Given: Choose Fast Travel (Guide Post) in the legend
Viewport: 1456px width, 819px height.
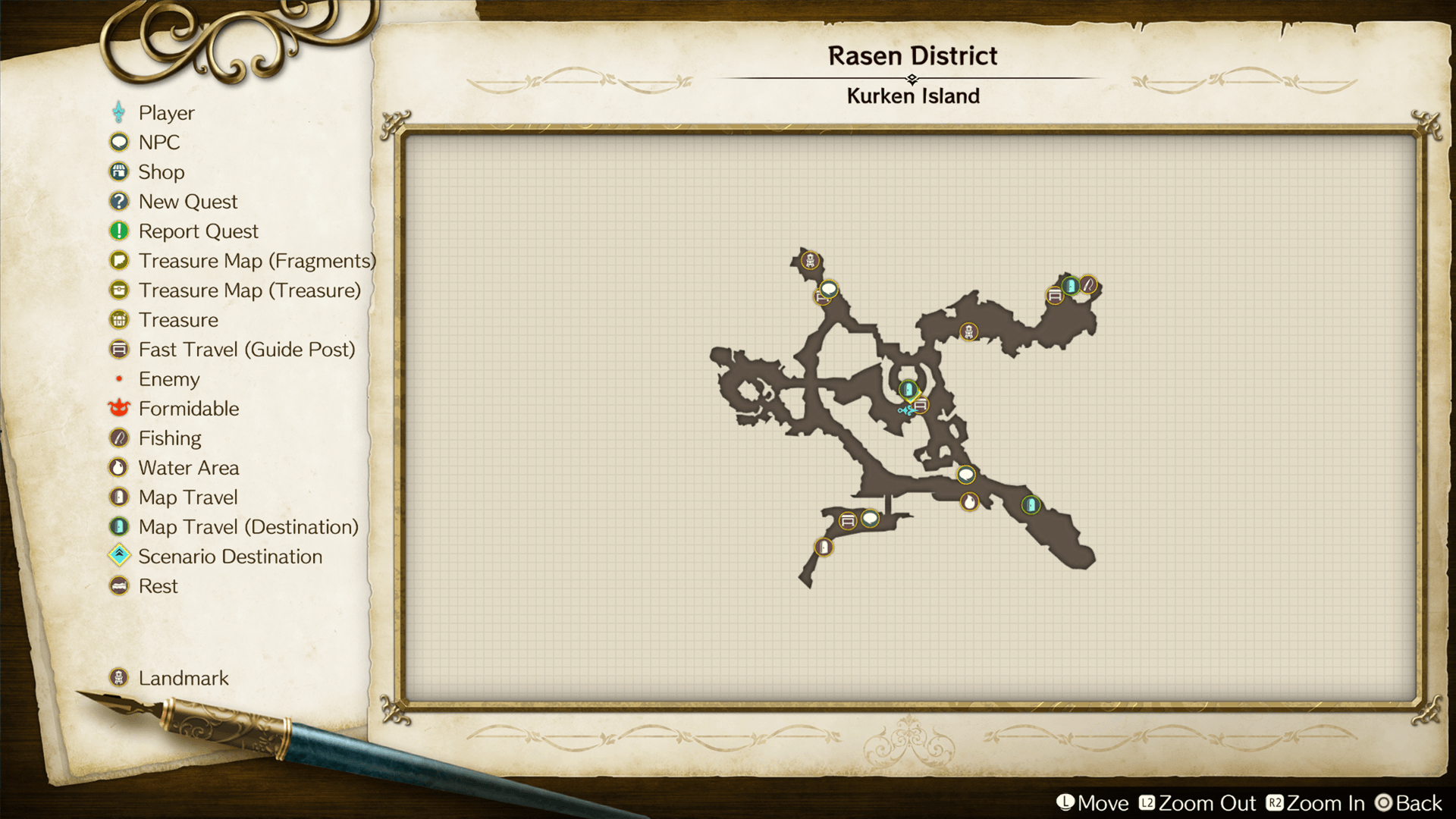Looking at the screenshot, I should (246, 350).
